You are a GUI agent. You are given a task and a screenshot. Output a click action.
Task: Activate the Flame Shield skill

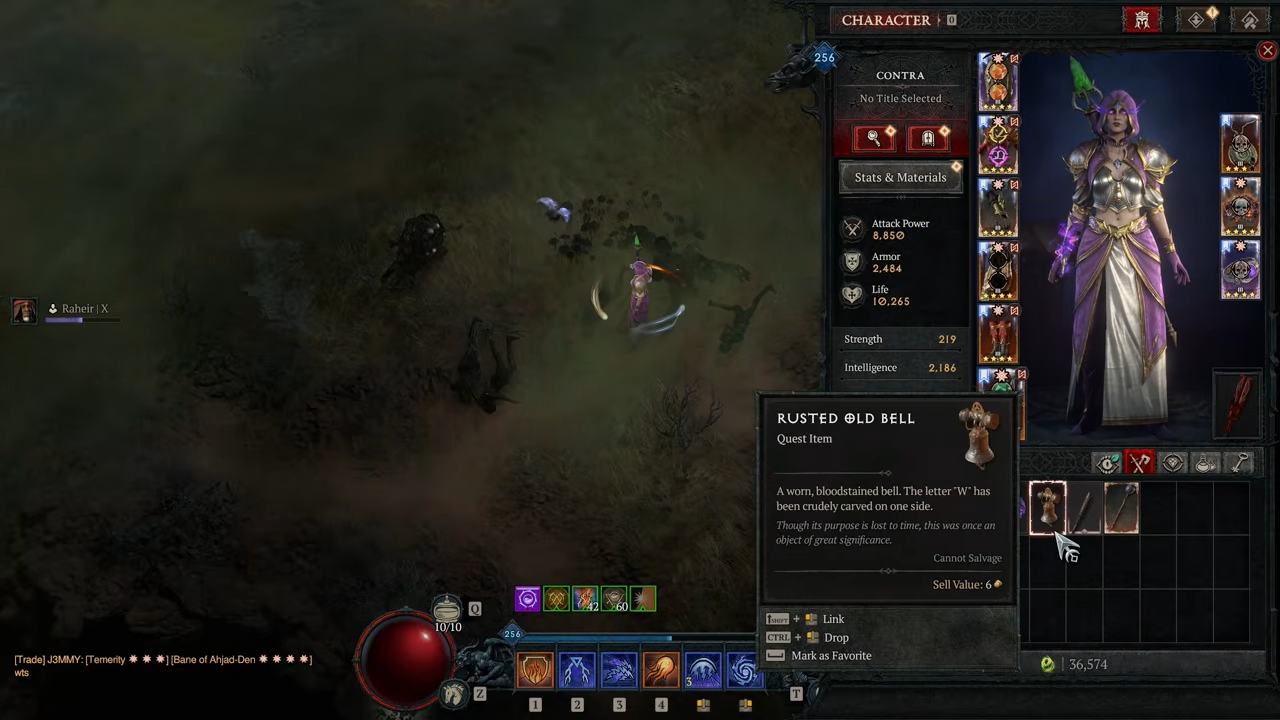[x=535, y=670]
